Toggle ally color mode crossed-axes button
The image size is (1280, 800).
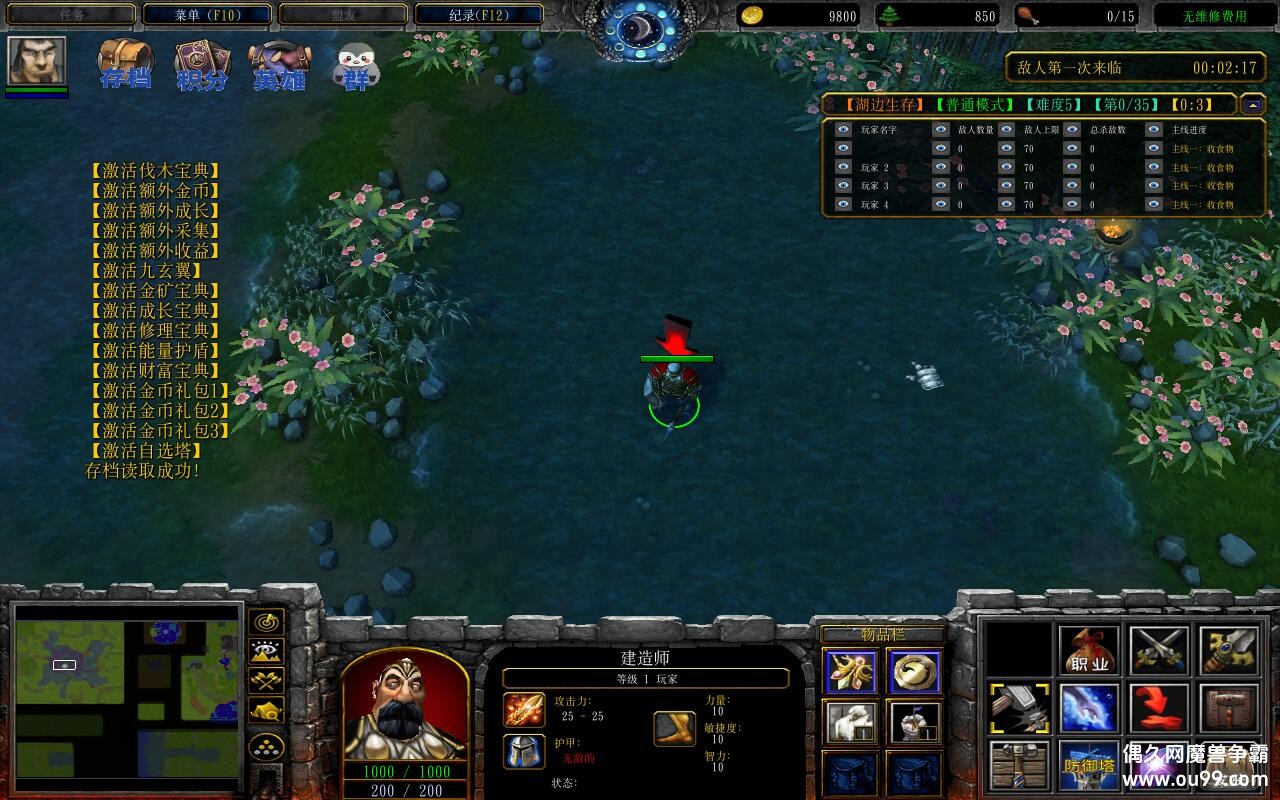coord(266,681)
